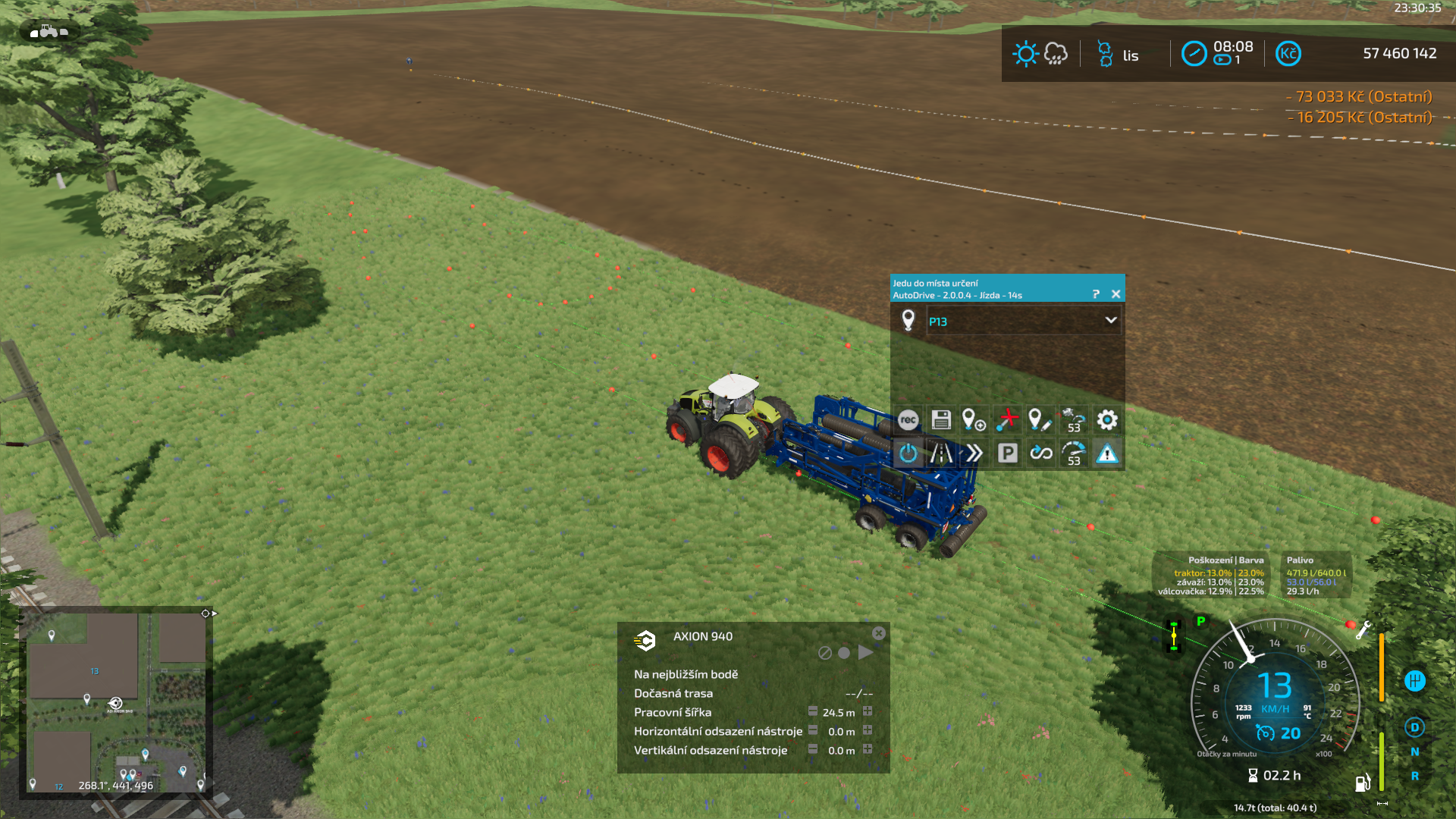The width and height of the screenshot is (1456, 819).
Task: Close the AutoDrive panel
Action: [x=1116, y=294]
